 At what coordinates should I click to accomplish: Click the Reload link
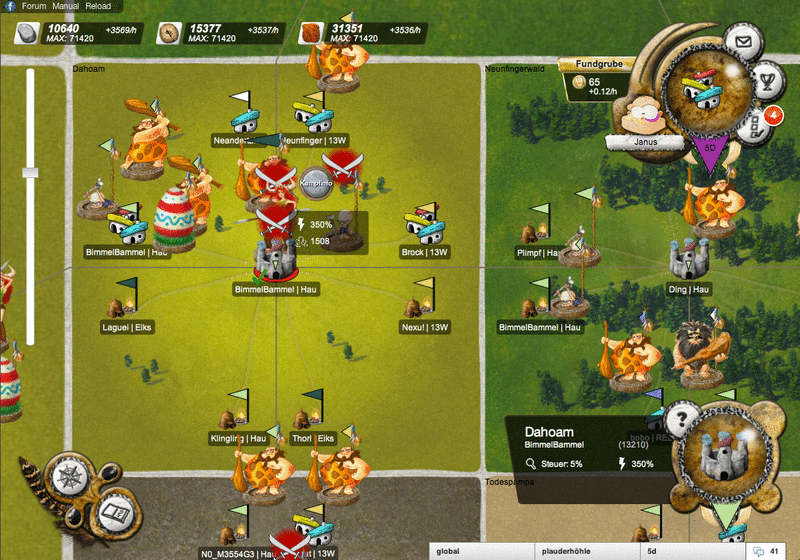[x=98, y=6]
